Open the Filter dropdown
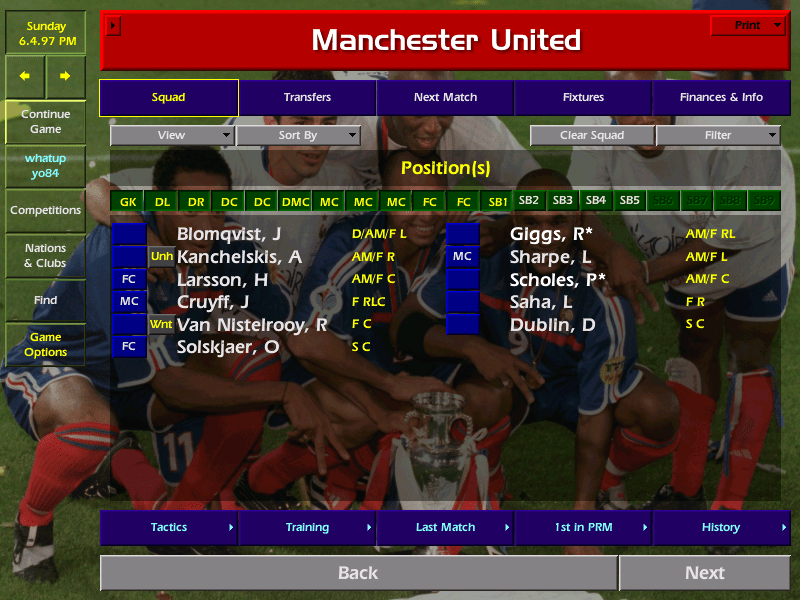 point(718,136)
